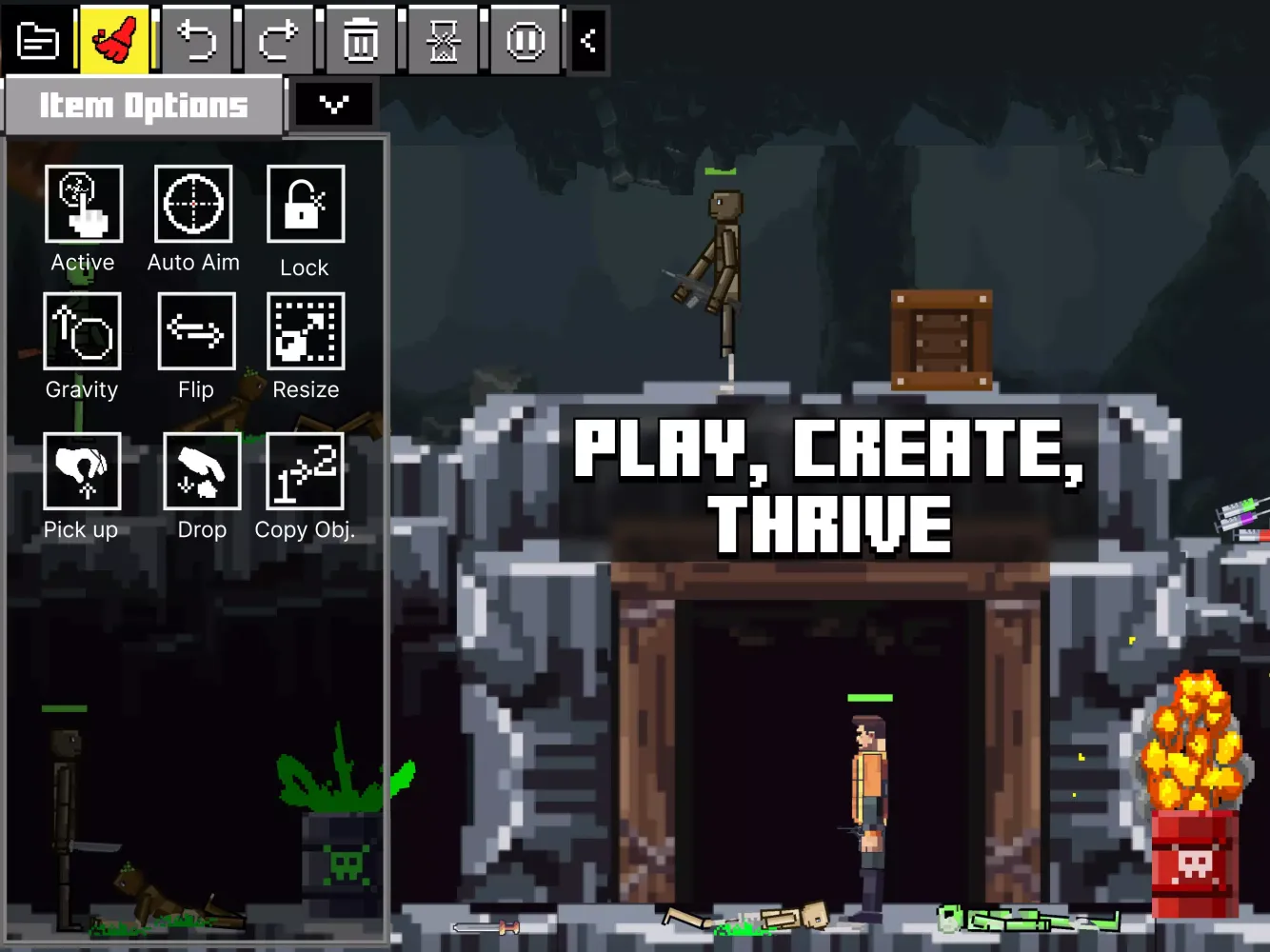The height and width of the screenshot is (952, 1270).
Task: Collapse the Item Options panel via its chevron
Action: (334, 104)
